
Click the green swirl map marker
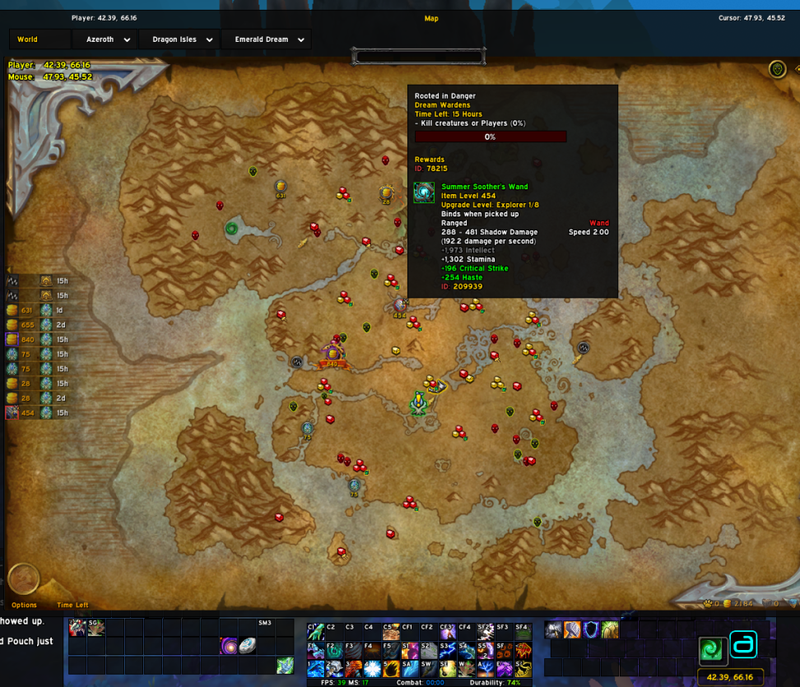(233, 228)
